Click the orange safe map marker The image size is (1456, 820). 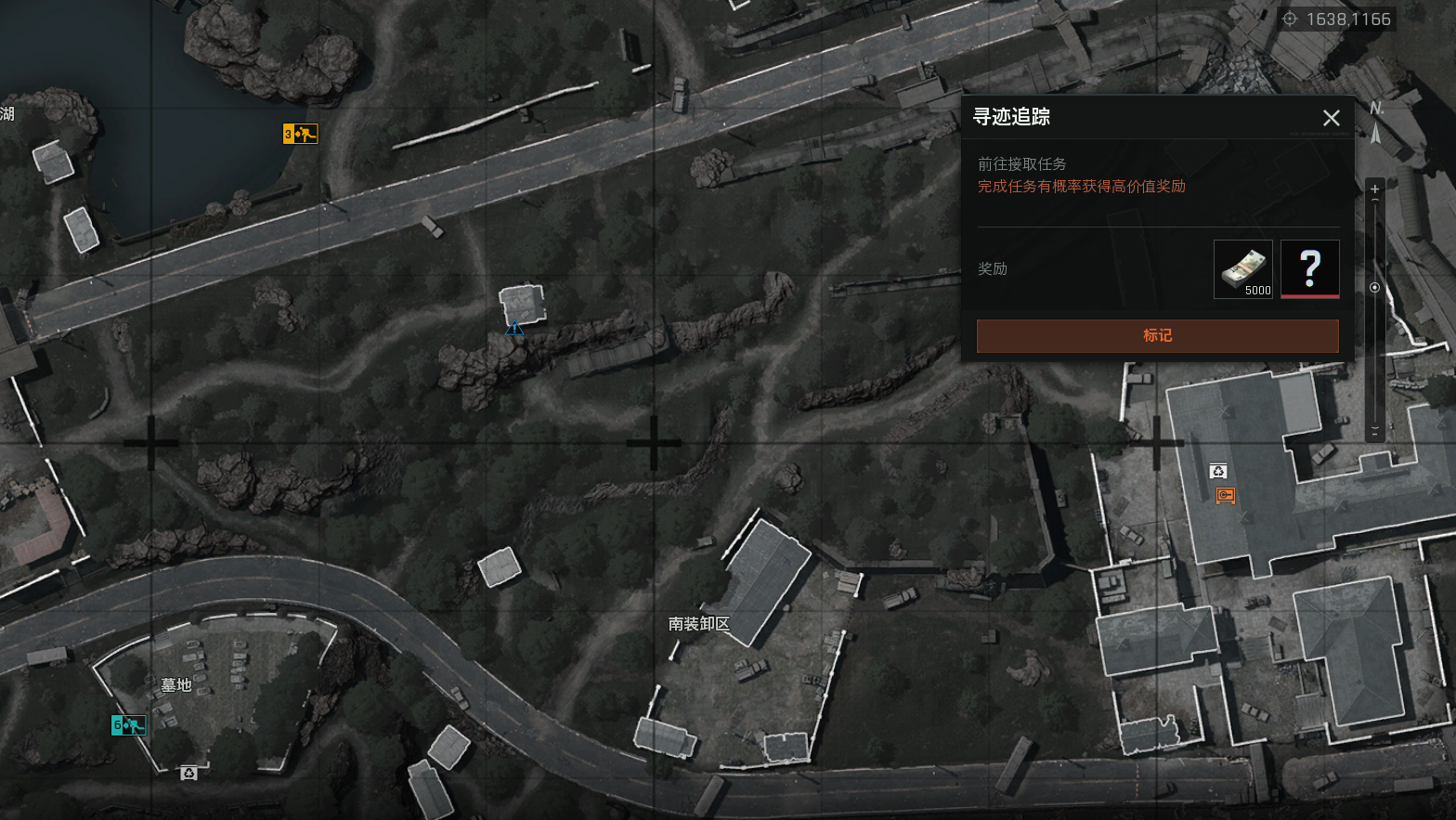coord(1226,496)
